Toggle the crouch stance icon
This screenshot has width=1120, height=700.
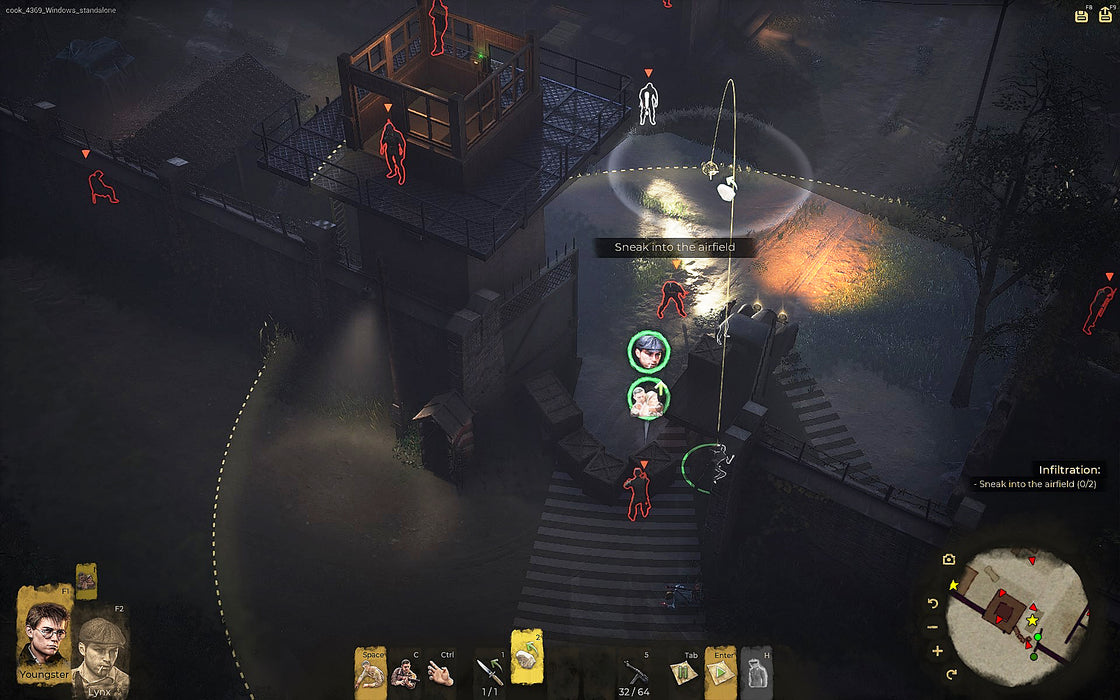pos(371,673)
